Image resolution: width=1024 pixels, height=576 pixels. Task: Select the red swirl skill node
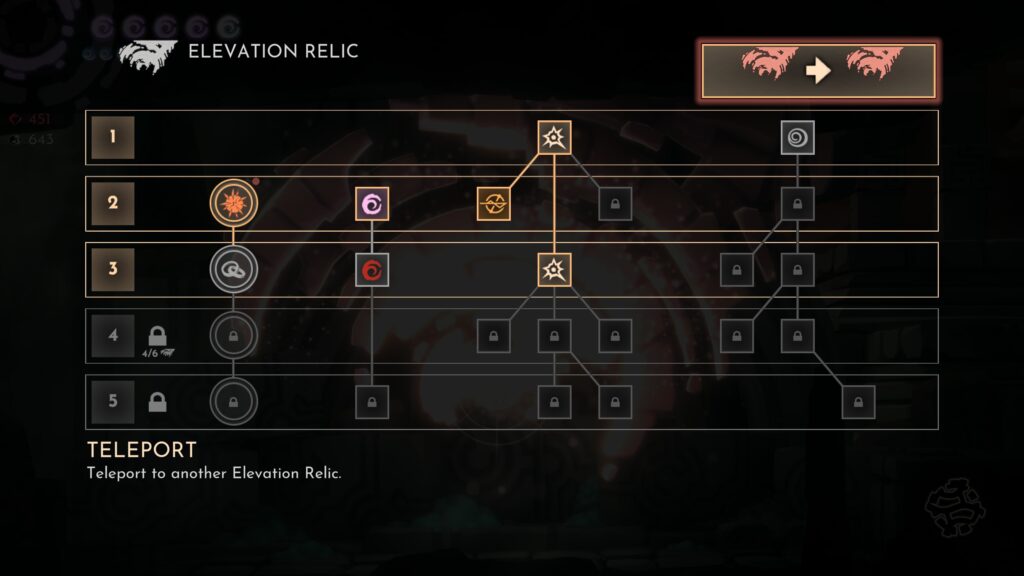[372, 269]
